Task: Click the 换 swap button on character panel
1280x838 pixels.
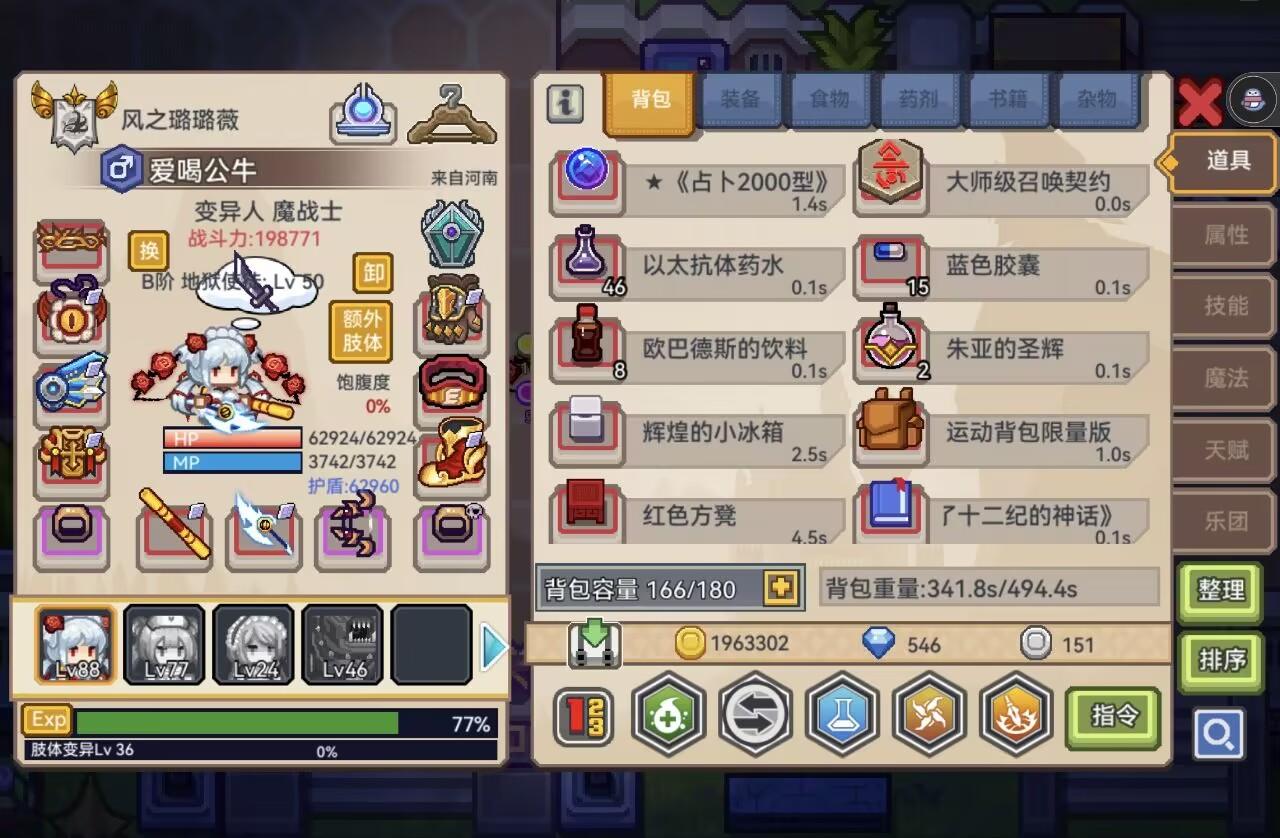Action: pyautogui.click(x=148, y=252)
